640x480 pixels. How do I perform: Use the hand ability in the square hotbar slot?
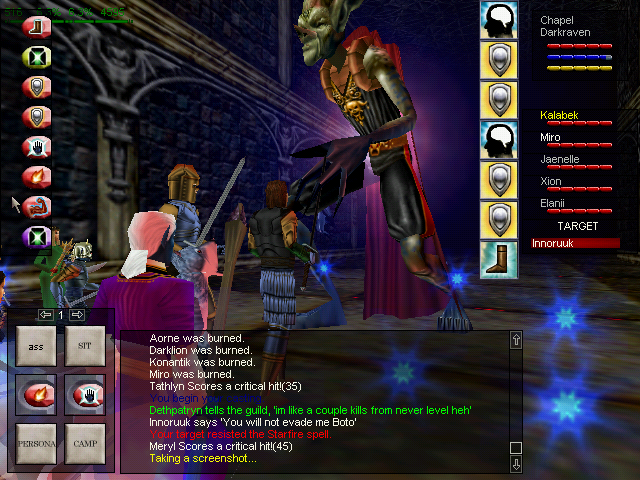coord(84,394)
